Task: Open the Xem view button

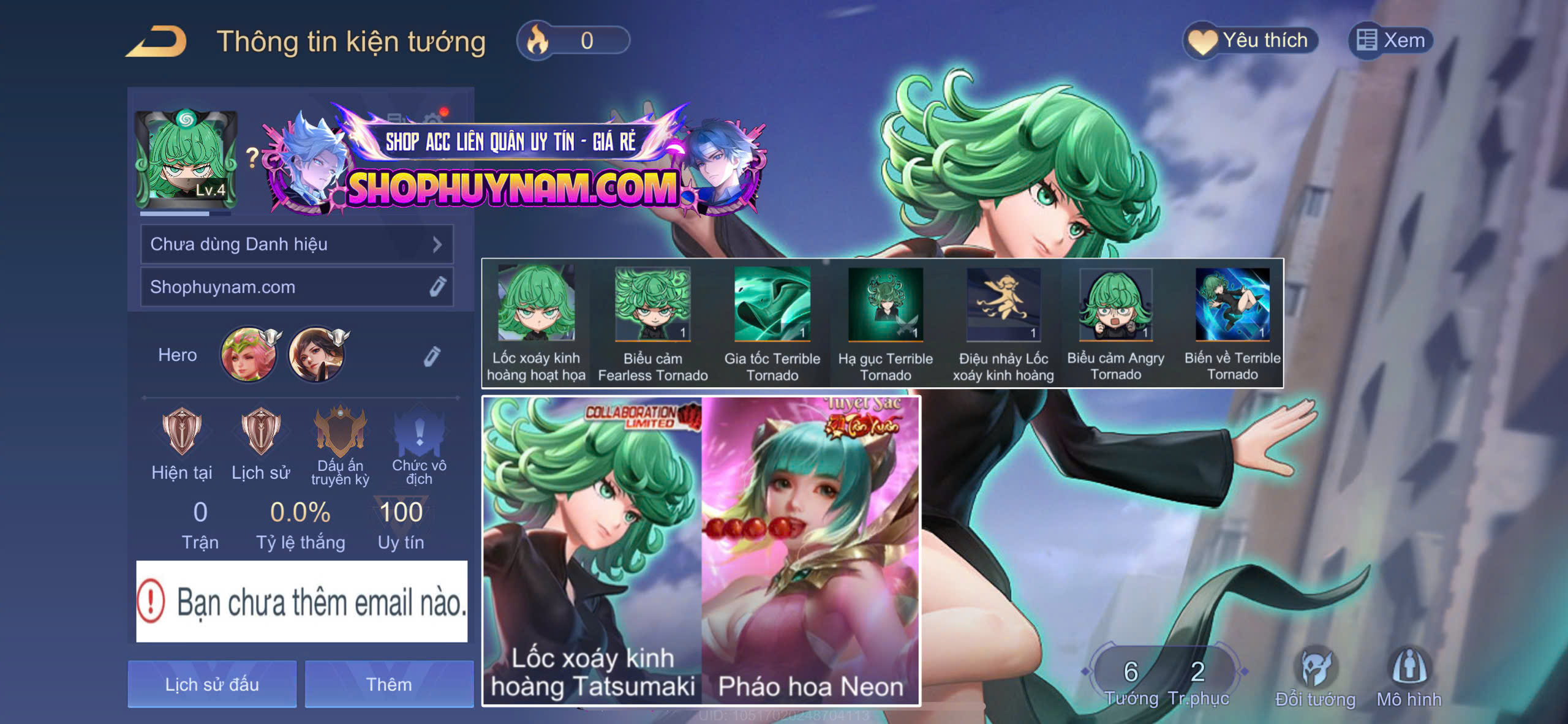Action: 1390,41
